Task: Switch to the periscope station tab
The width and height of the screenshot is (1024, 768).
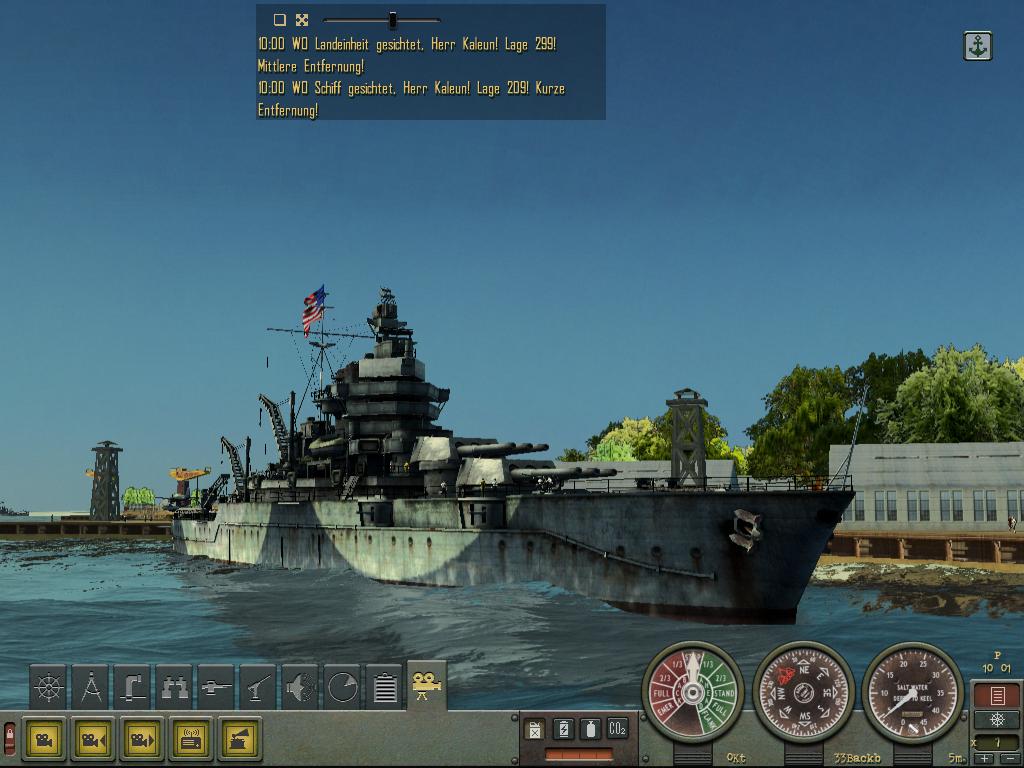Action: click(x=132, y=687)
